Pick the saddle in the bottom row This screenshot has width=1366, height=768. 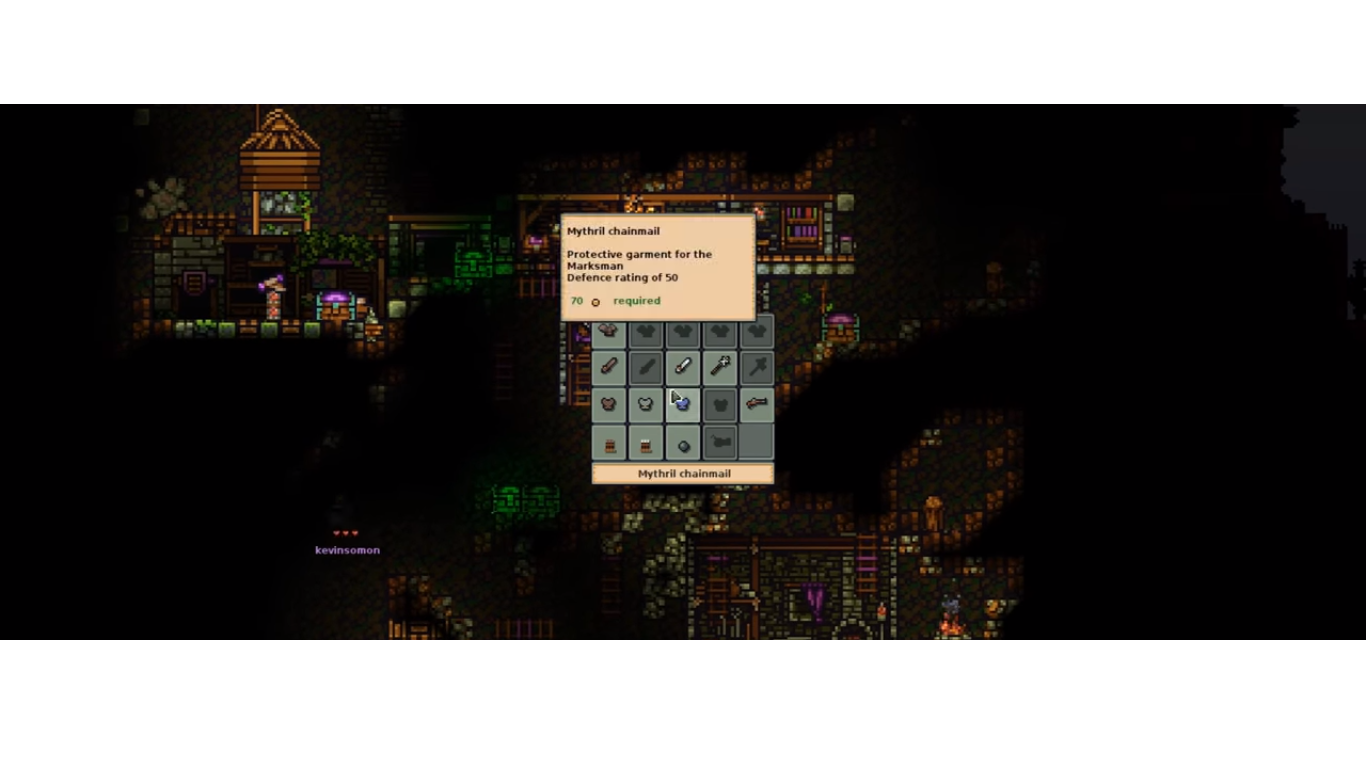720,441
